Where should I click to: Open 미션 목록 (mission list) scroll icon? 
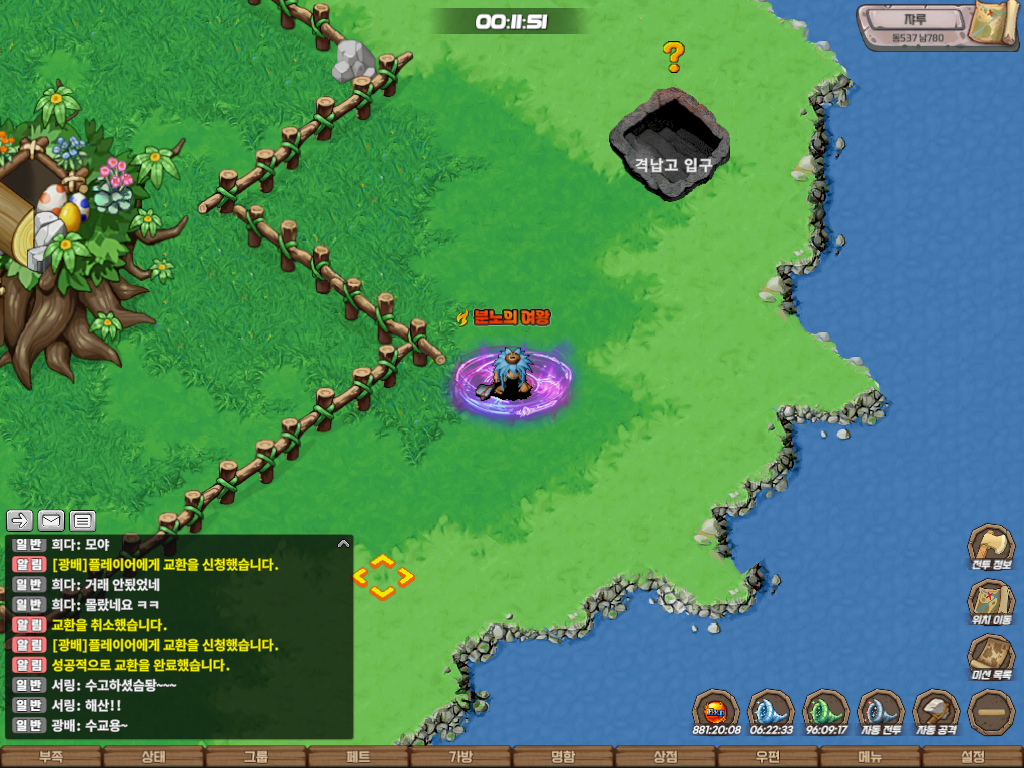[990, 658]
